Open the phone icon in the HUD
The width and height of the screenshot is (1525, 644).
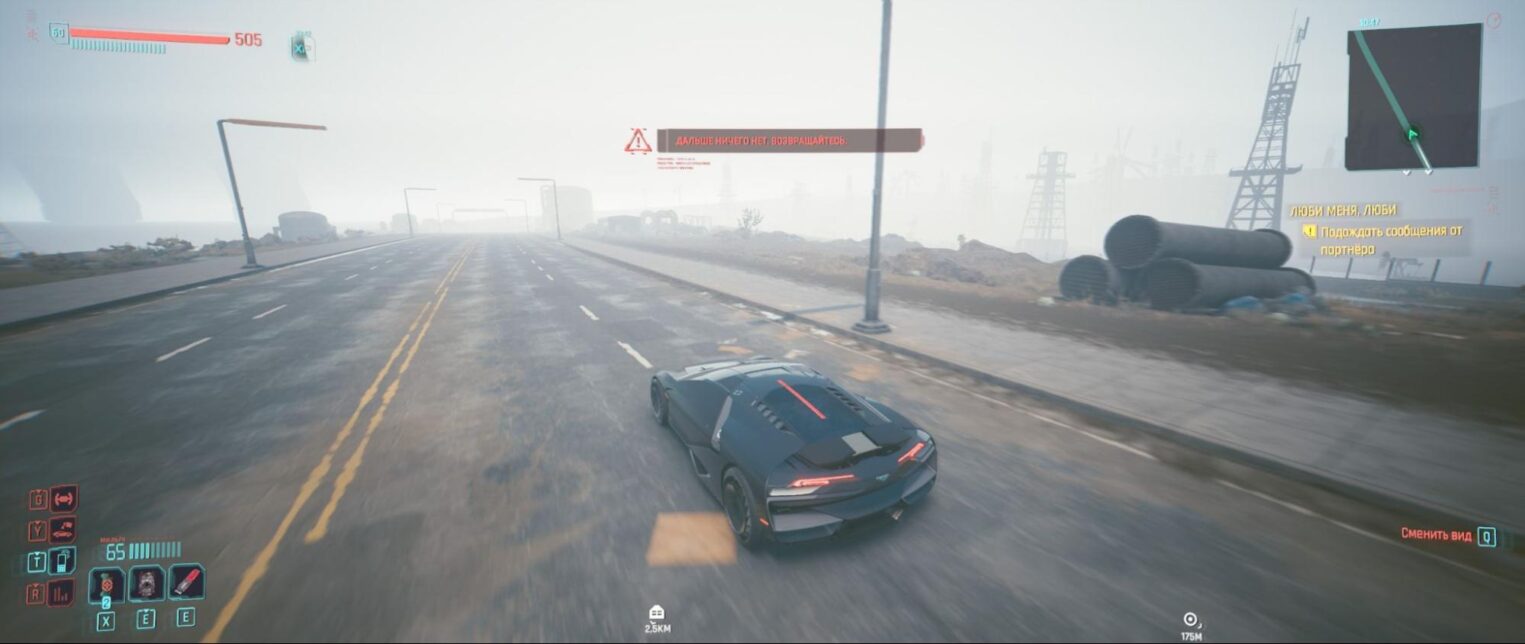pos(62,561)
